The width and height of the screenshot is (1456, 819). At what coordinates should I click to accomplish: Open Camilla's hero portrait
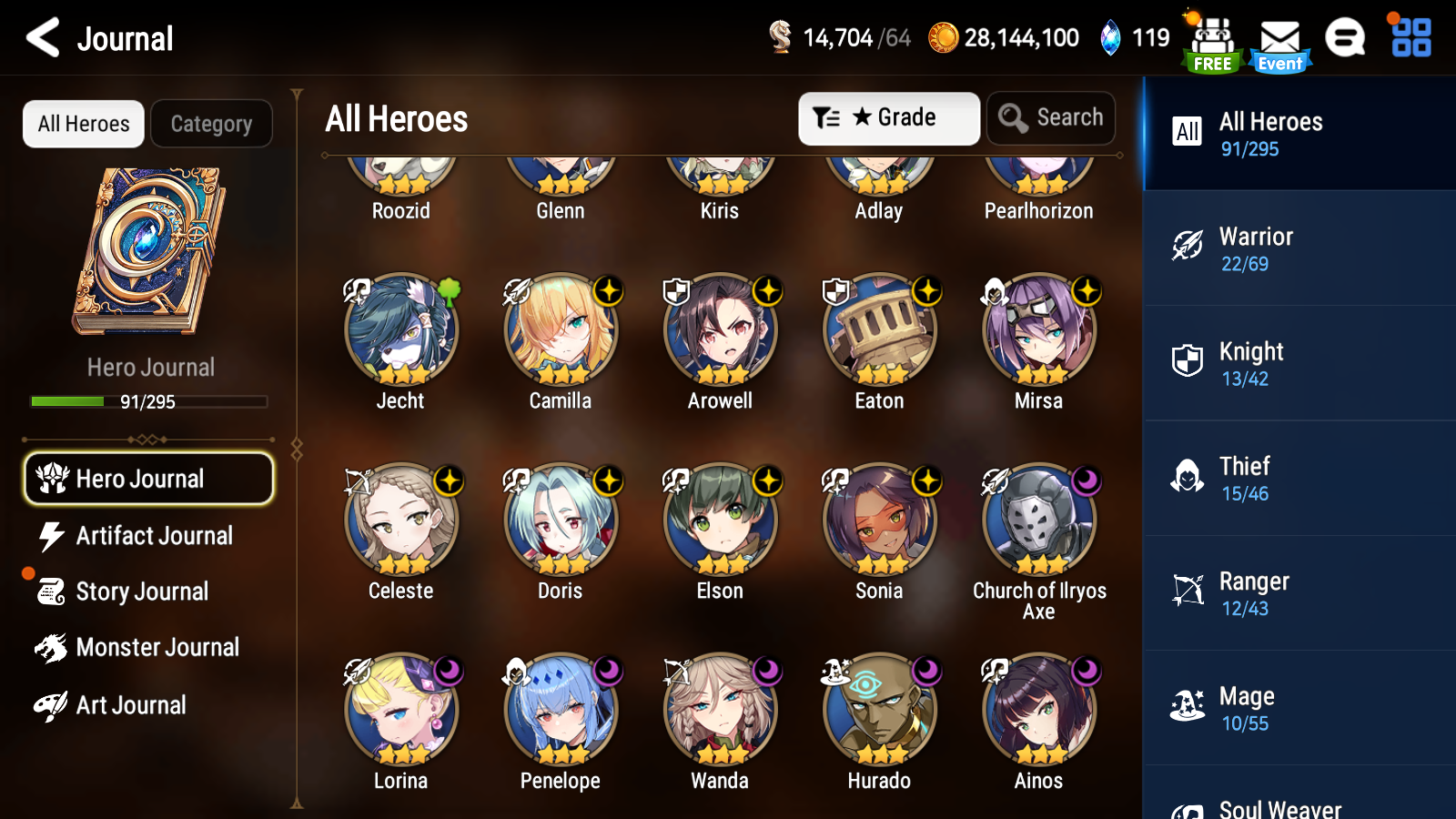561,330
